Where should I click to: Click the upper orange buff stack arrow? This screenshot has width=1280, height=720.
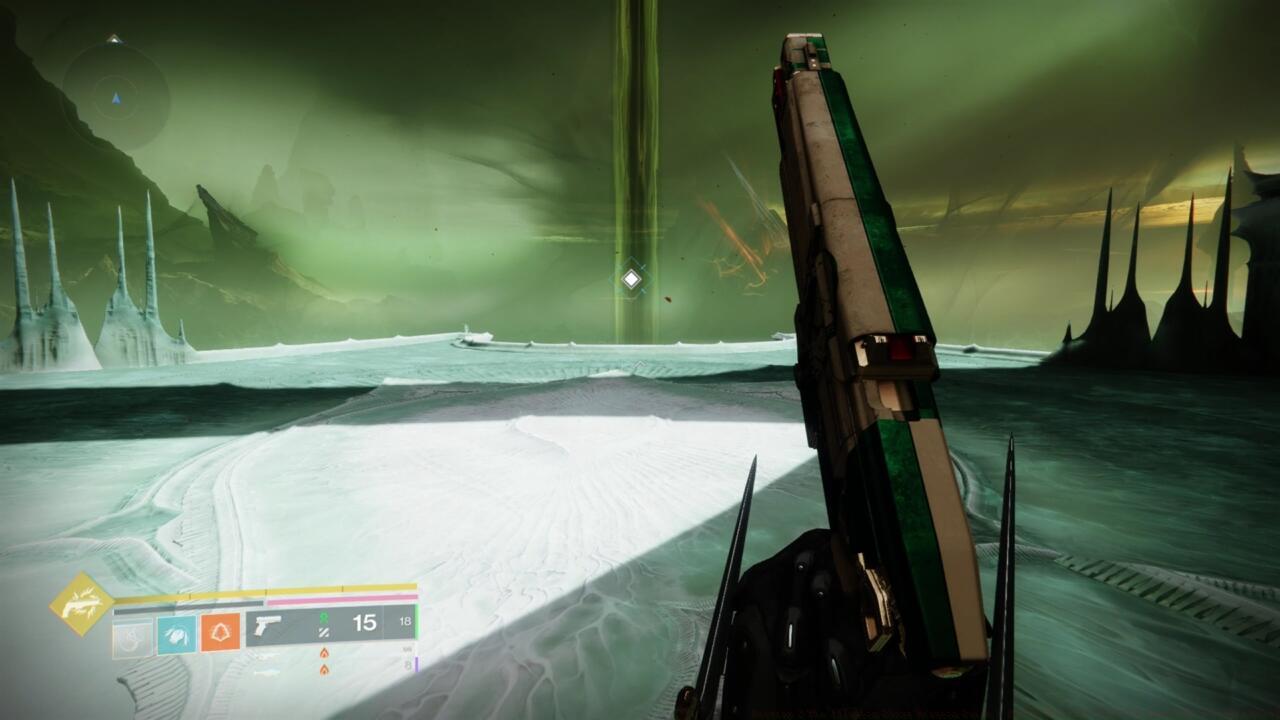pos(323,652)
